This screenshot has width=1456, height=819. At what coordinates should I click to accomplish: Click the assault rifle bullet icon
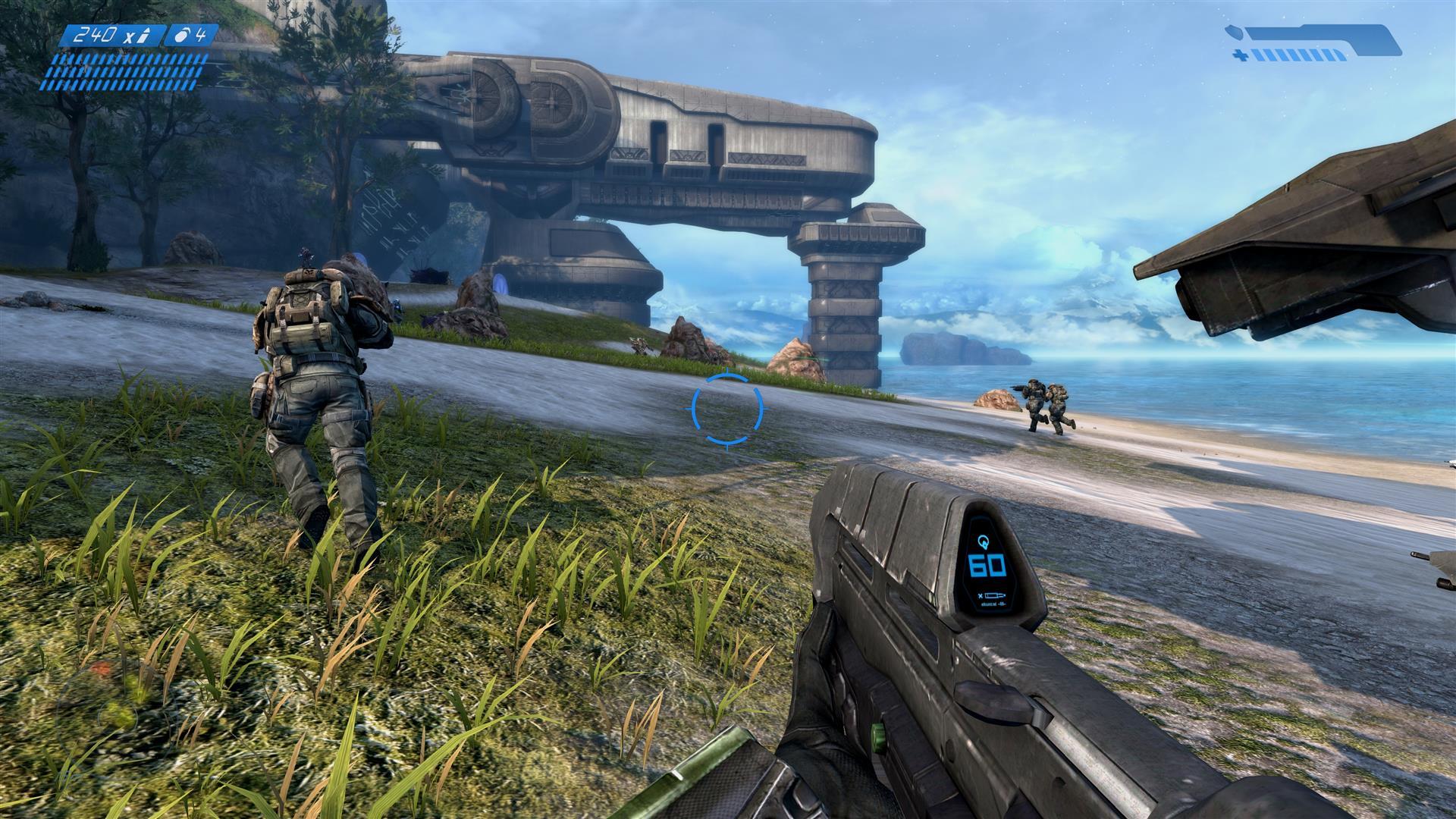[143, 34]
